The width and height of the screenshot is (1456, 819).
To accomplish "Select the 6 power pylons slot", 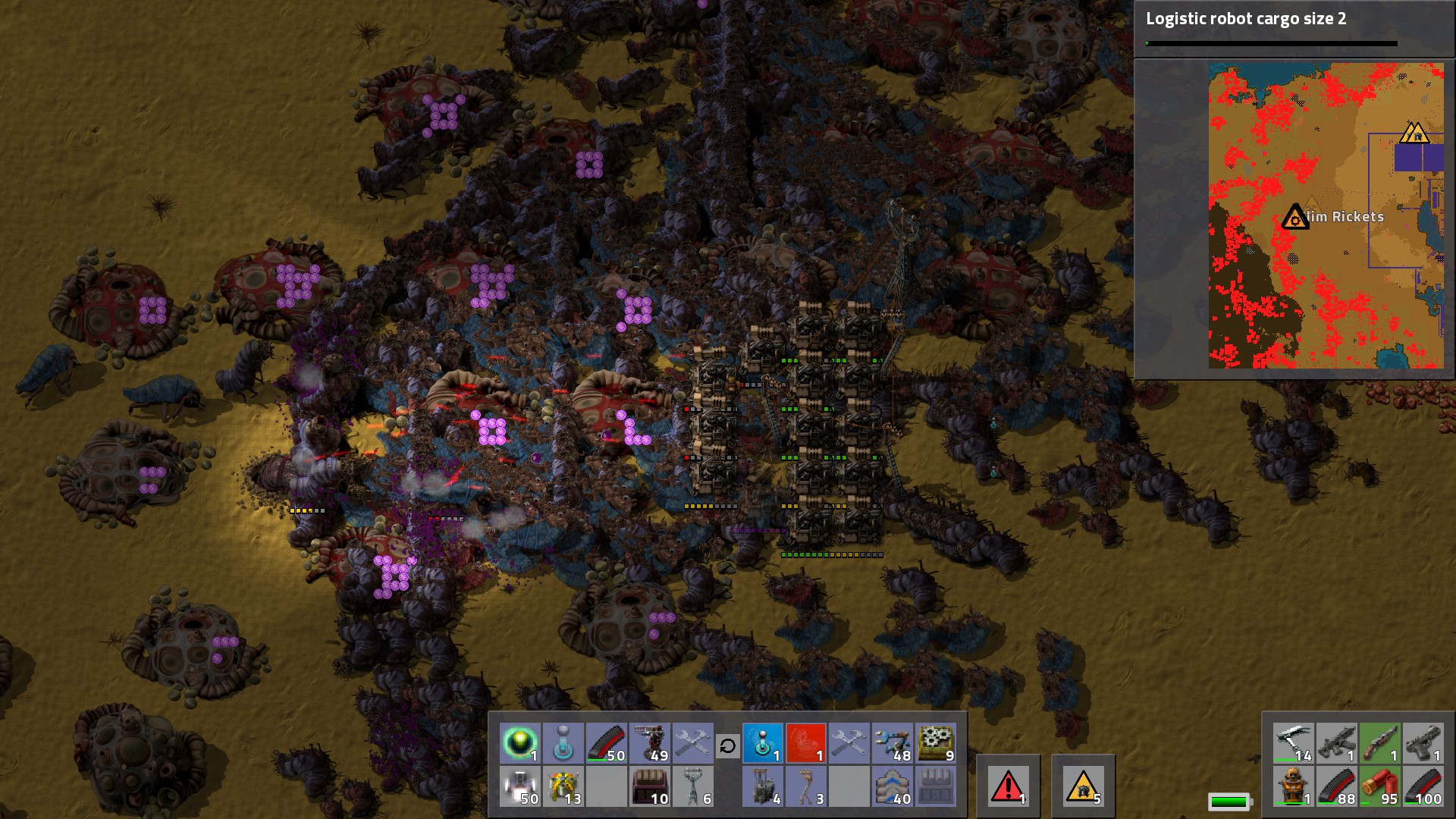I will (693, 786).
